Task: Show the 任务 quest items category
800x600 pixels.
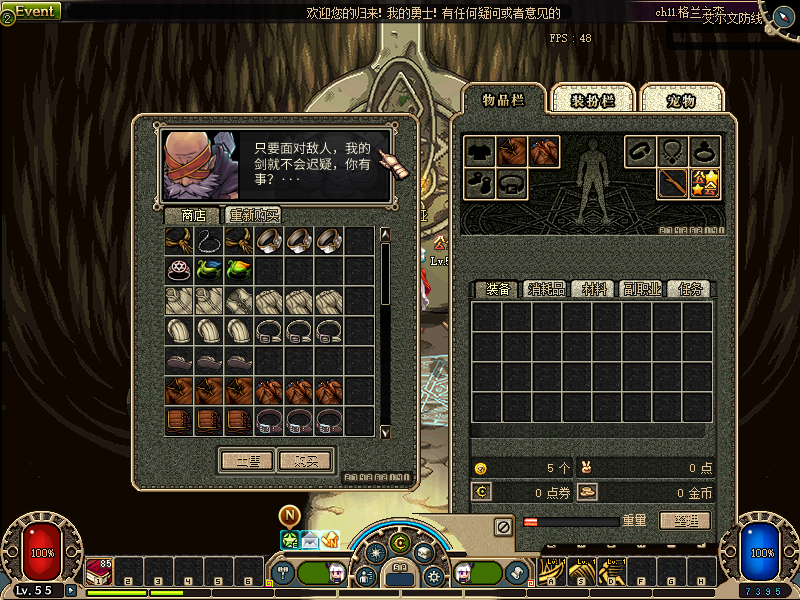Action: pyautogui.click(x=690, y=289)
